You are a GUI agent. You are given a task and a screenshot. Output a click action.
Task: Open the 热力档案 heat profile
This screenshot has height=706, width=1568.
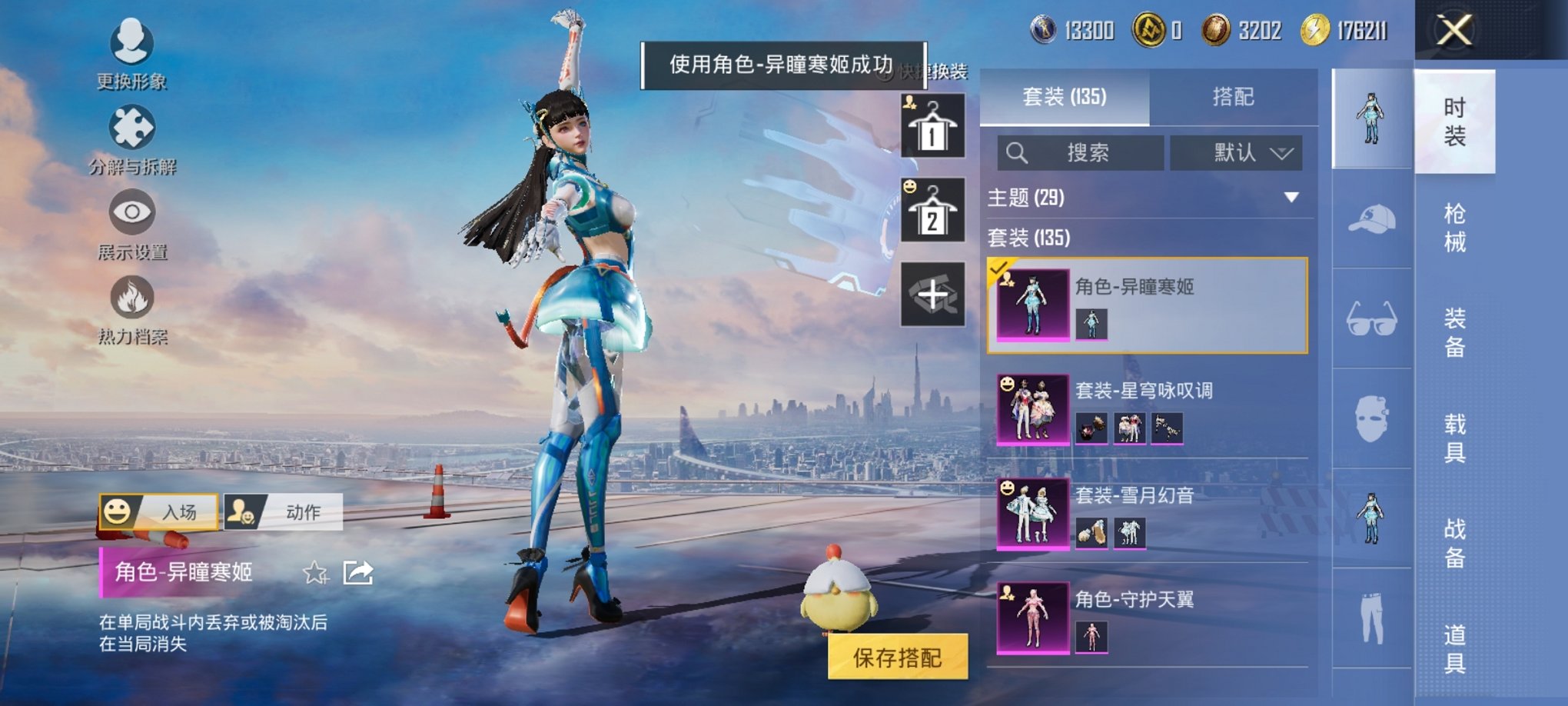tap(131, 308)
